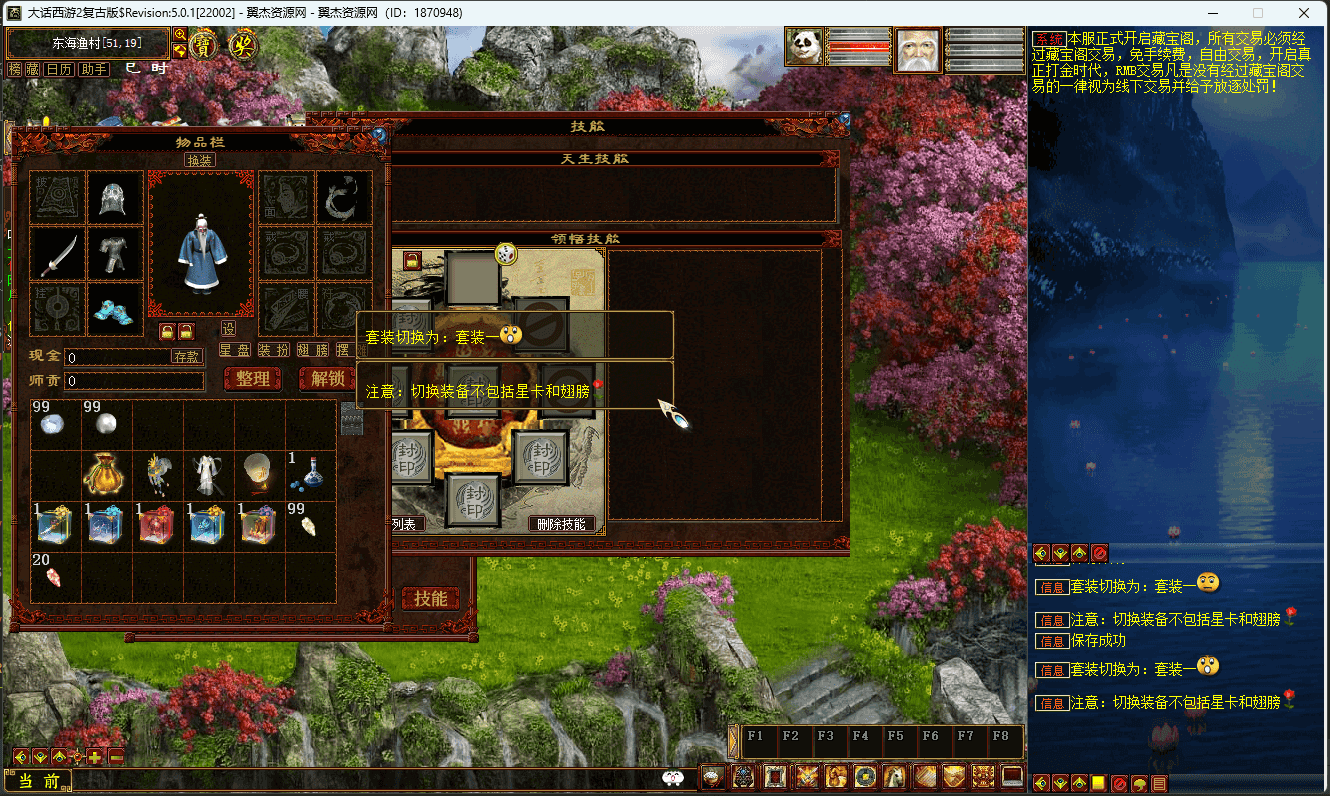Open the 星盘 star chart tab
This screenshot has width=1330, height=796.
235,350
